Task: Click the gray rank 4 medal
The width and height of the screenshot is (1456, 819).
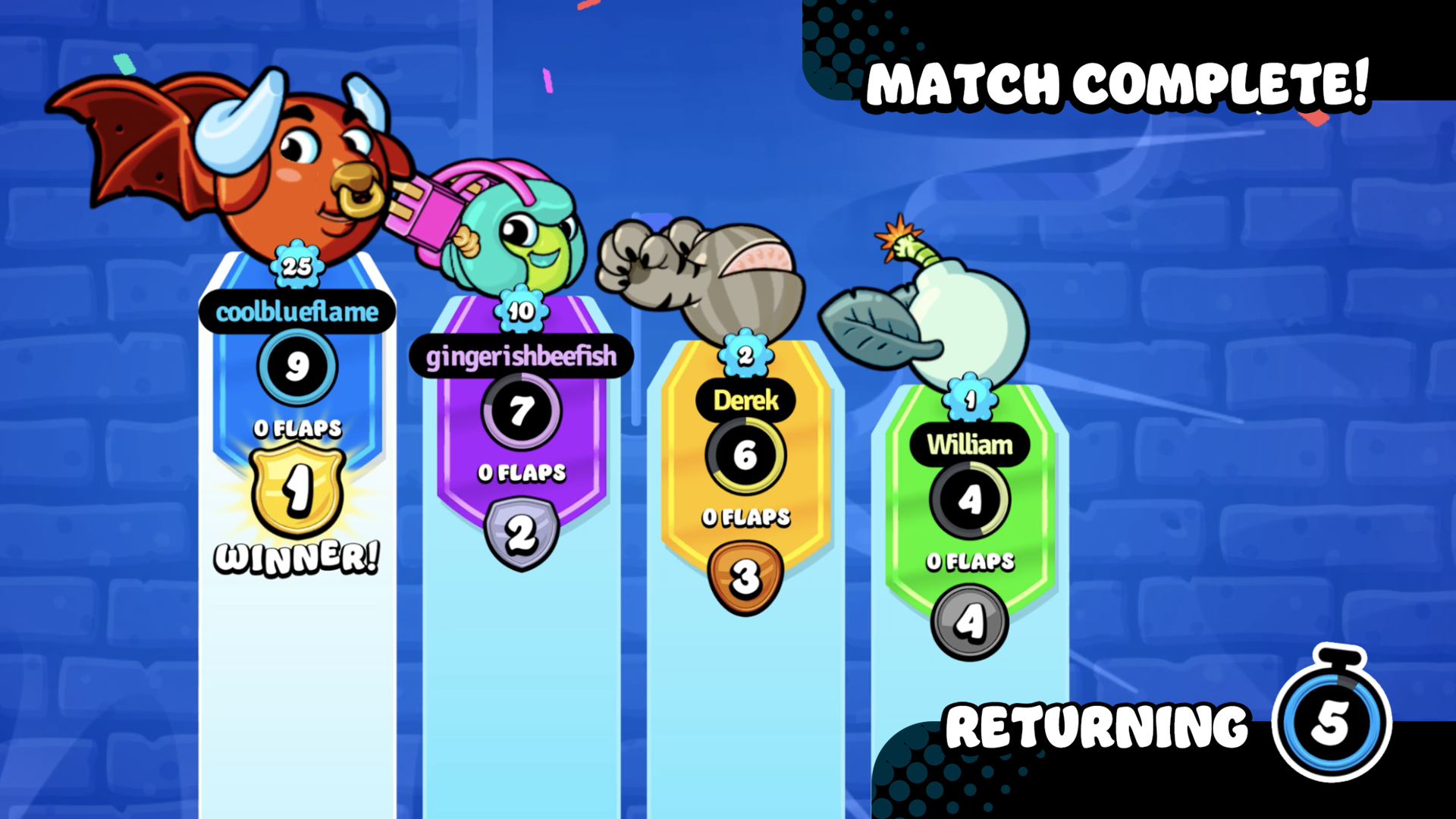Action: 971,622
